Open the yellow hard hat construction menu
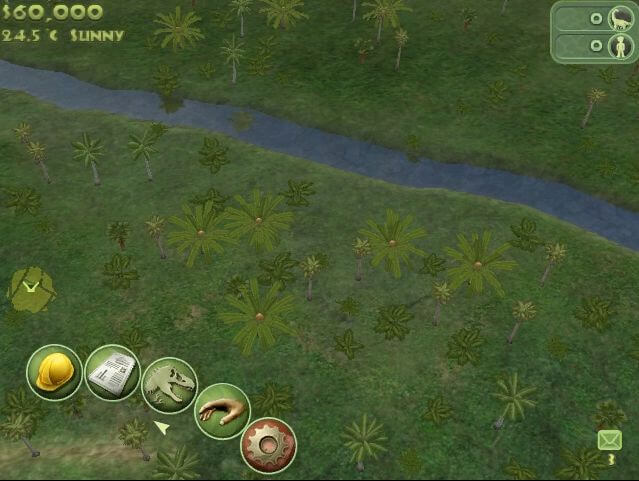 coord(54,373)
